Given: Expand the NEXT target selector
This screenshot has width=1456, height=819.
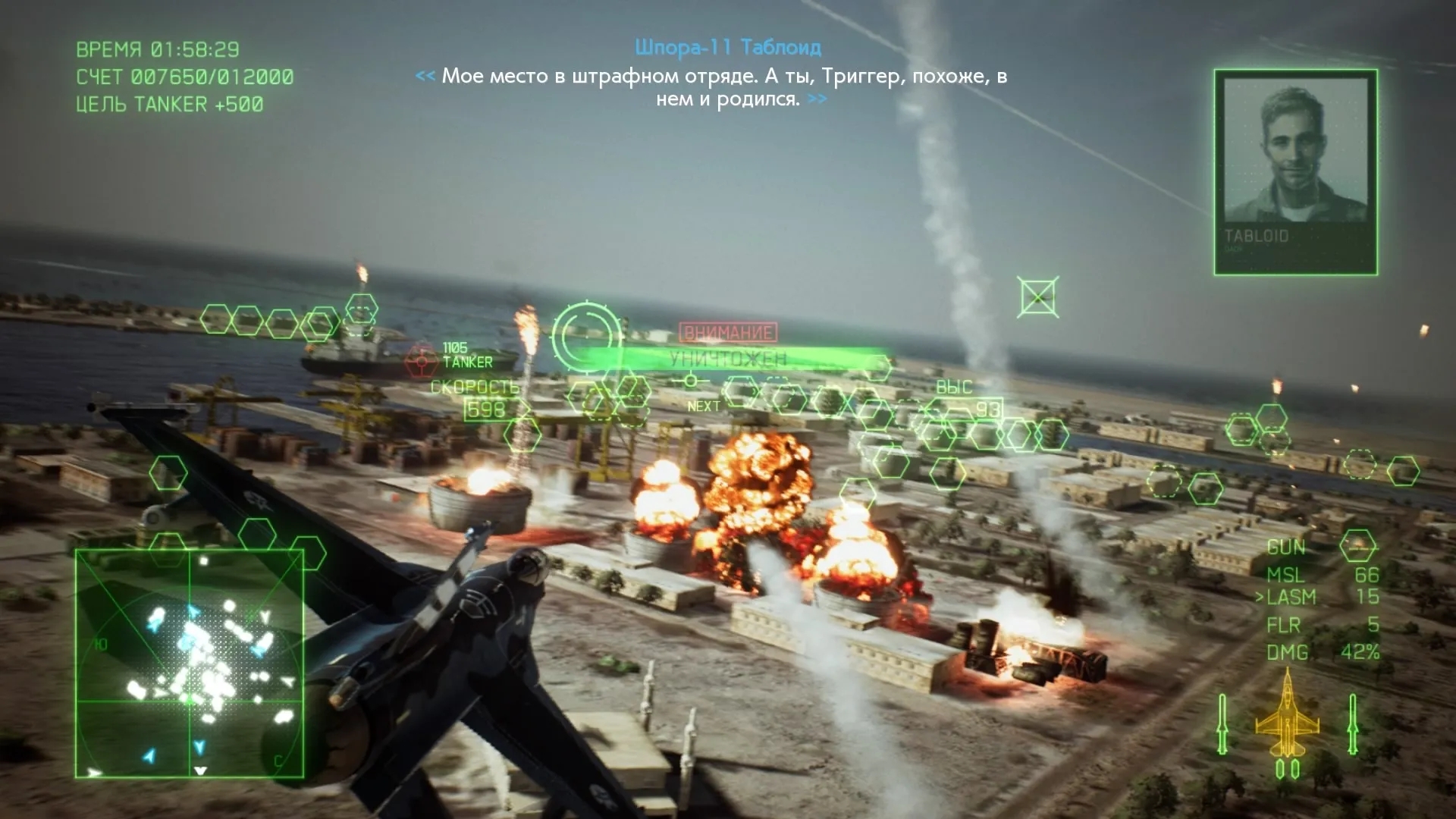Looking at the screenshot, I should tap(705, 406).
